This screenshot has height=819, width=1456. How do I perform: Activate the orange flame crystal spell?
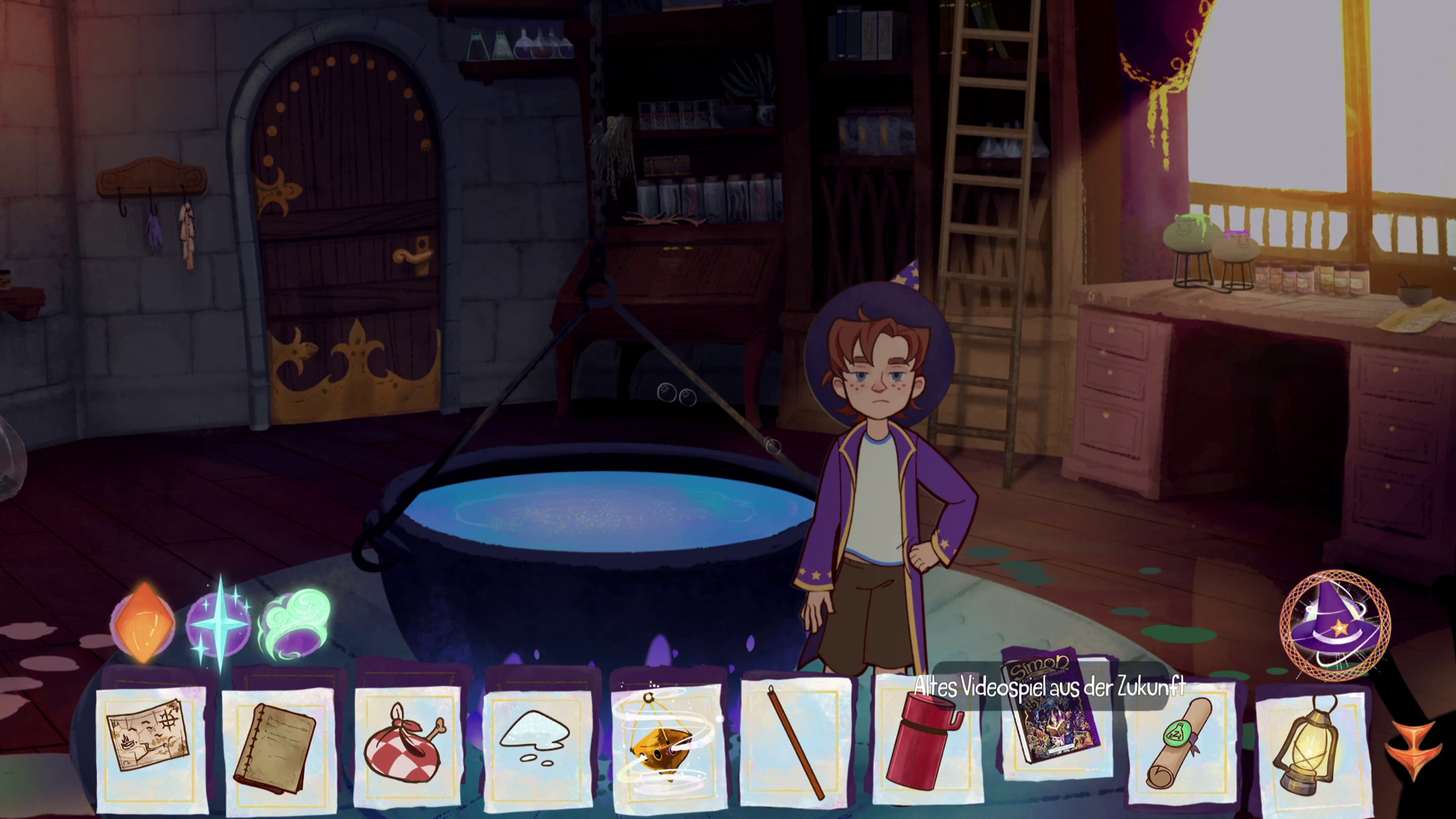click(x=144, y=623)
